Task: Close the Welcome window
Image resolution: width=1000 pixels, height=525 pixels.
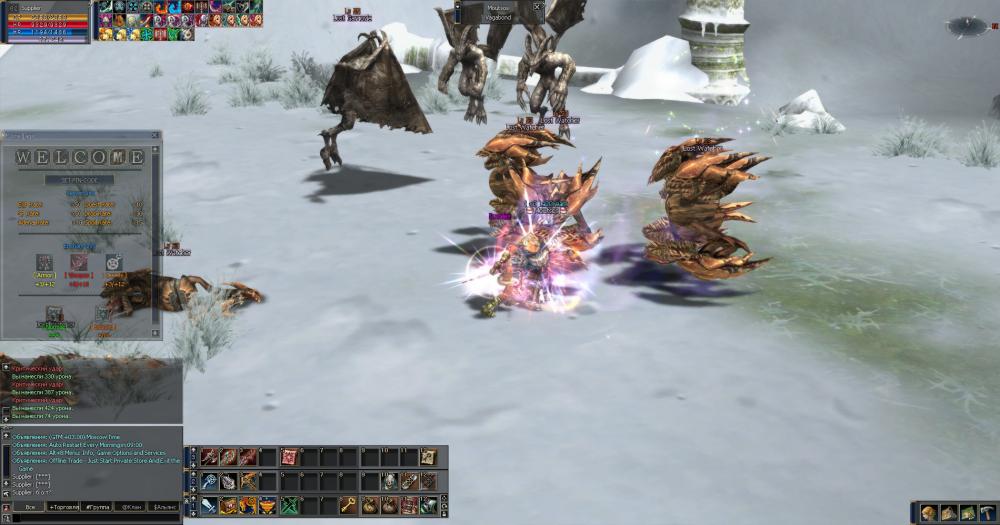Action: pos(153,135)
